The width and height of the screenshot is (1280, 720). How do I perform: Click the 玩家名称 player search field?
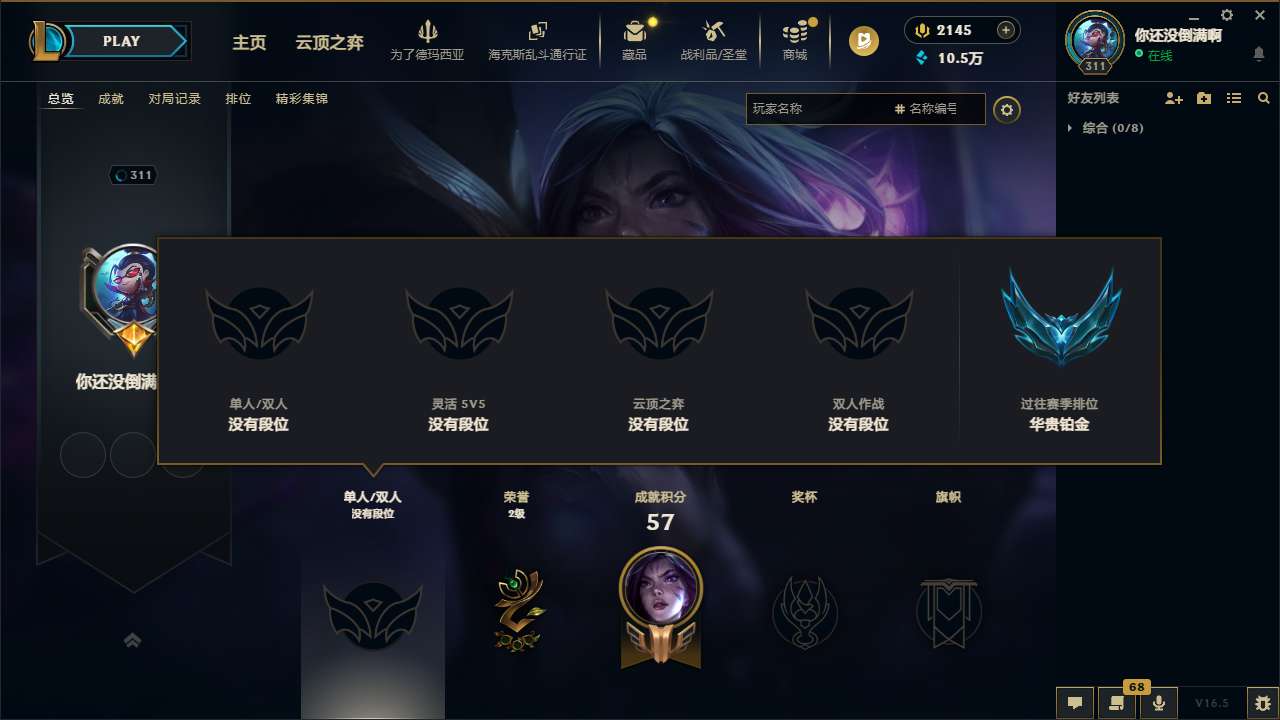820,109
